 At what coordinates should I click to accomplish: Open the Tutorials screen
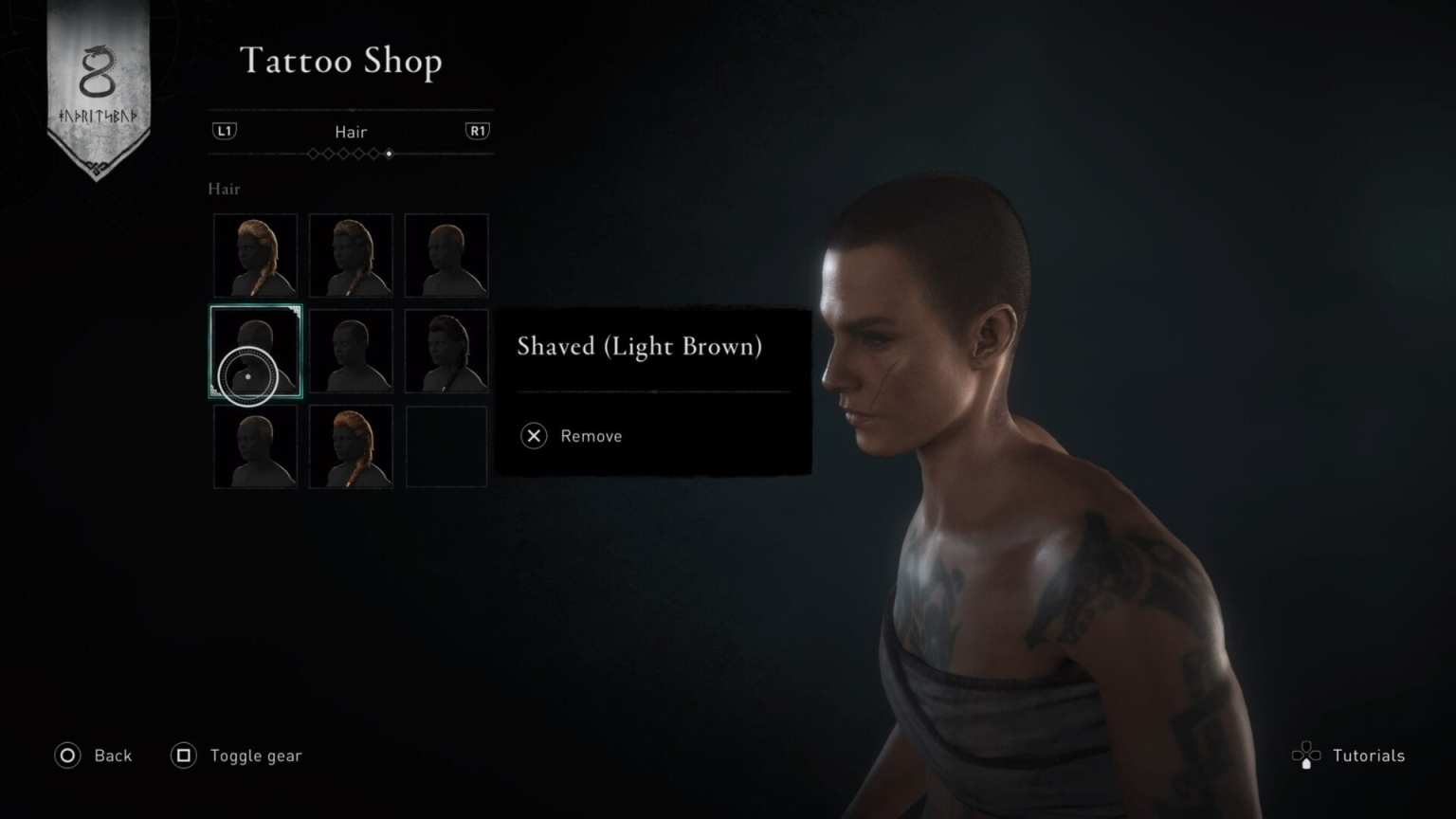pos(1368,755)
